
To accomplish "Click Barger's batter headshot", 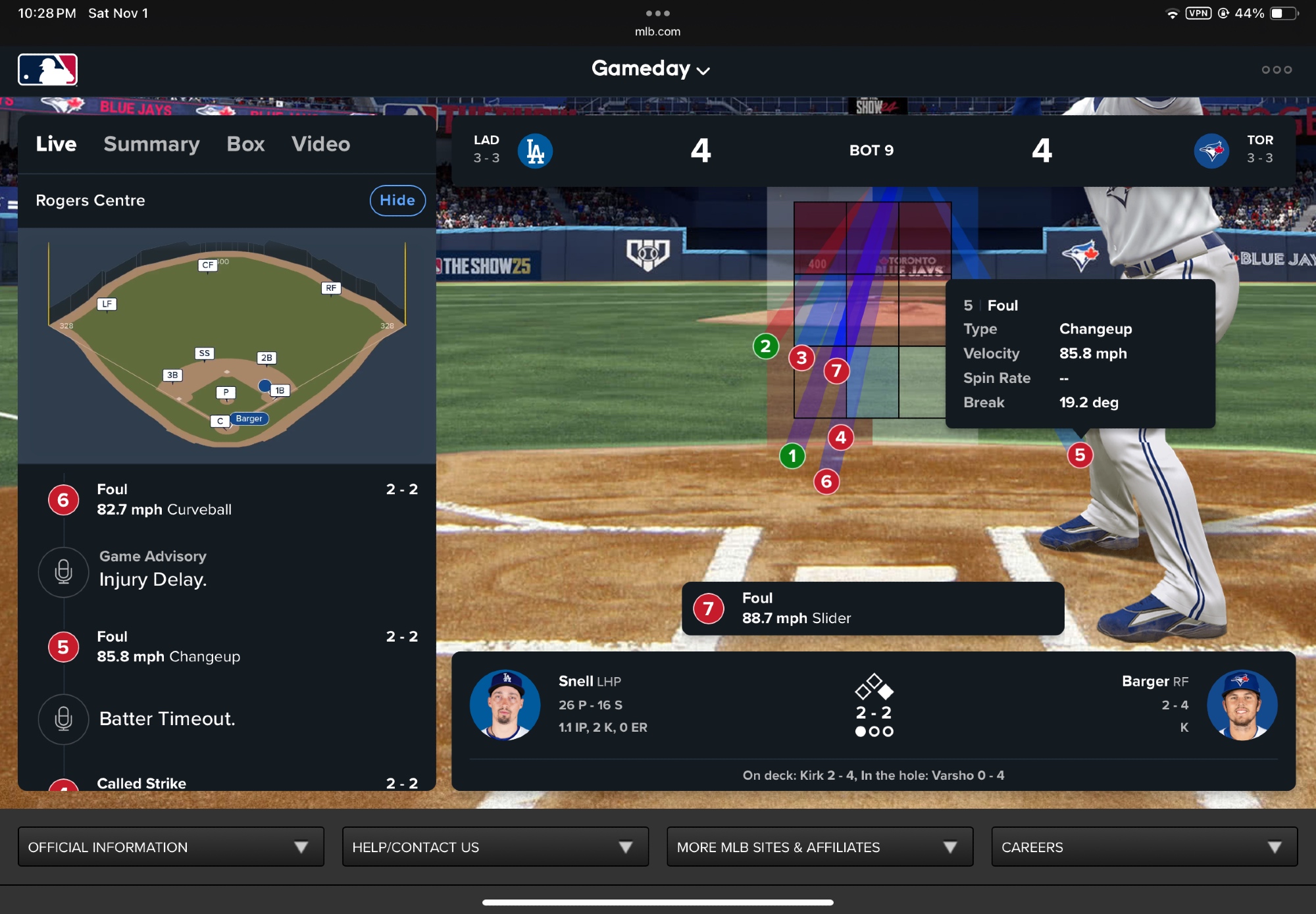I will tap(1242, 705).
